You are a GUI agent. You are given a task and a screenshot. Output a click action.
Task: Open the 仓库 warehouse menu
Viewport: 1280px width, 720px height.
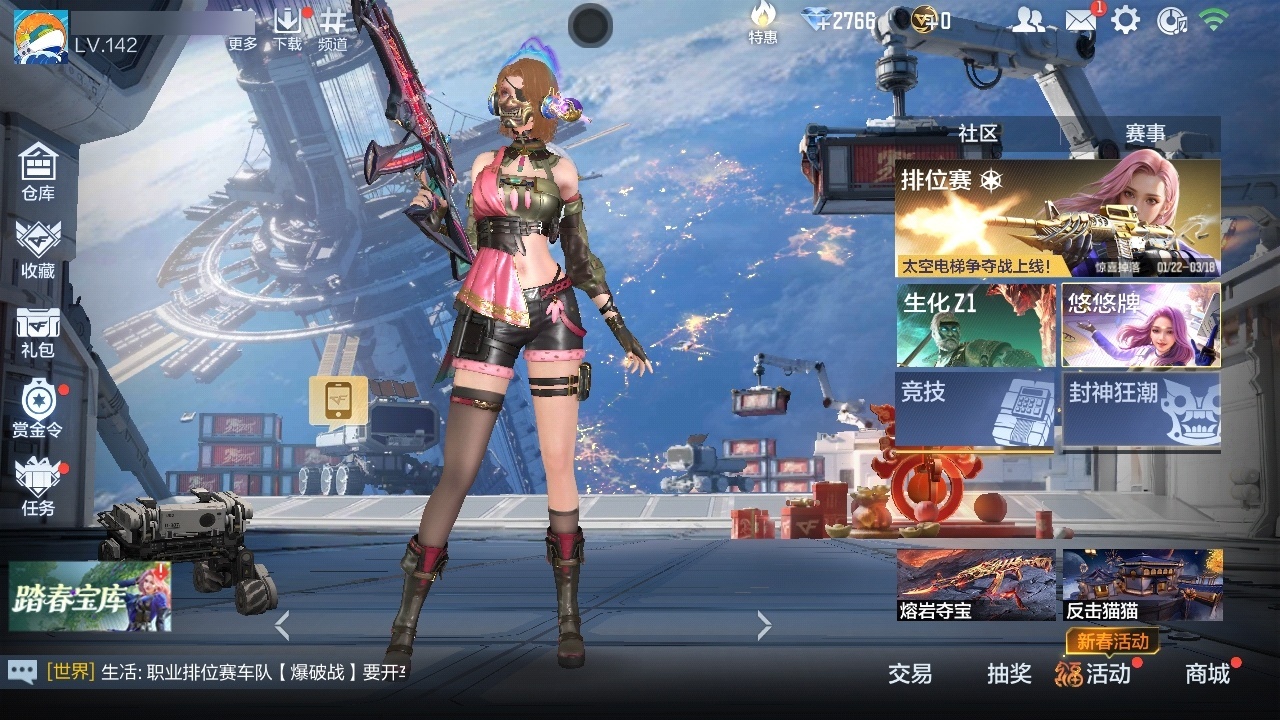point(38,171)
